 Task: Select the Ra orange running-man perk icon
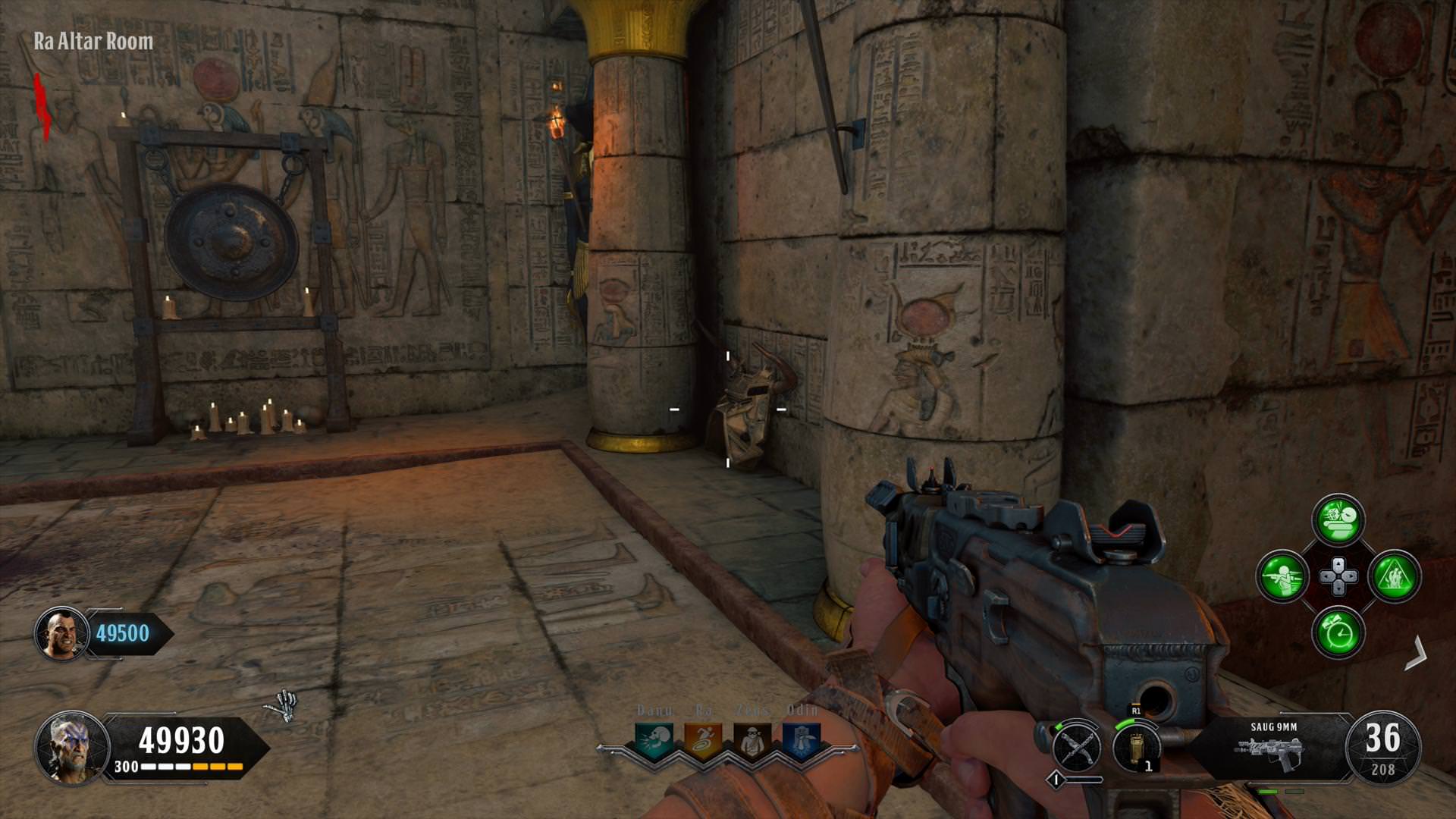[x=703, y=740]
